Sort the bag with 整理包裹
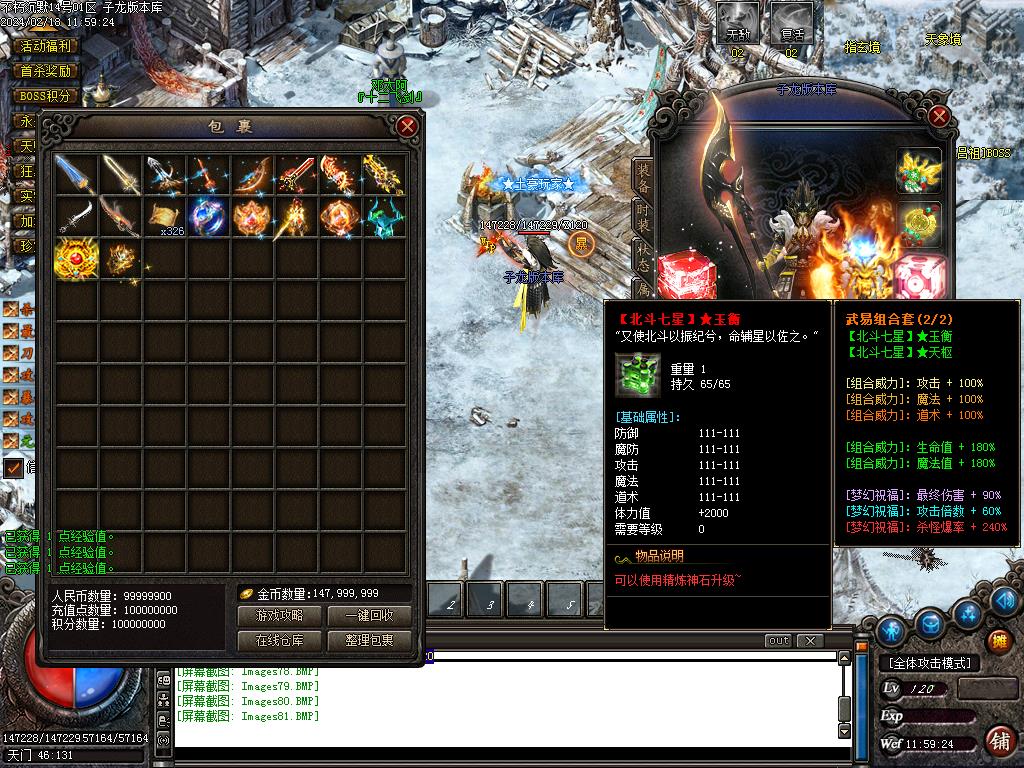The width and height of the screenshot is (1024, 768). coord(369,640)
